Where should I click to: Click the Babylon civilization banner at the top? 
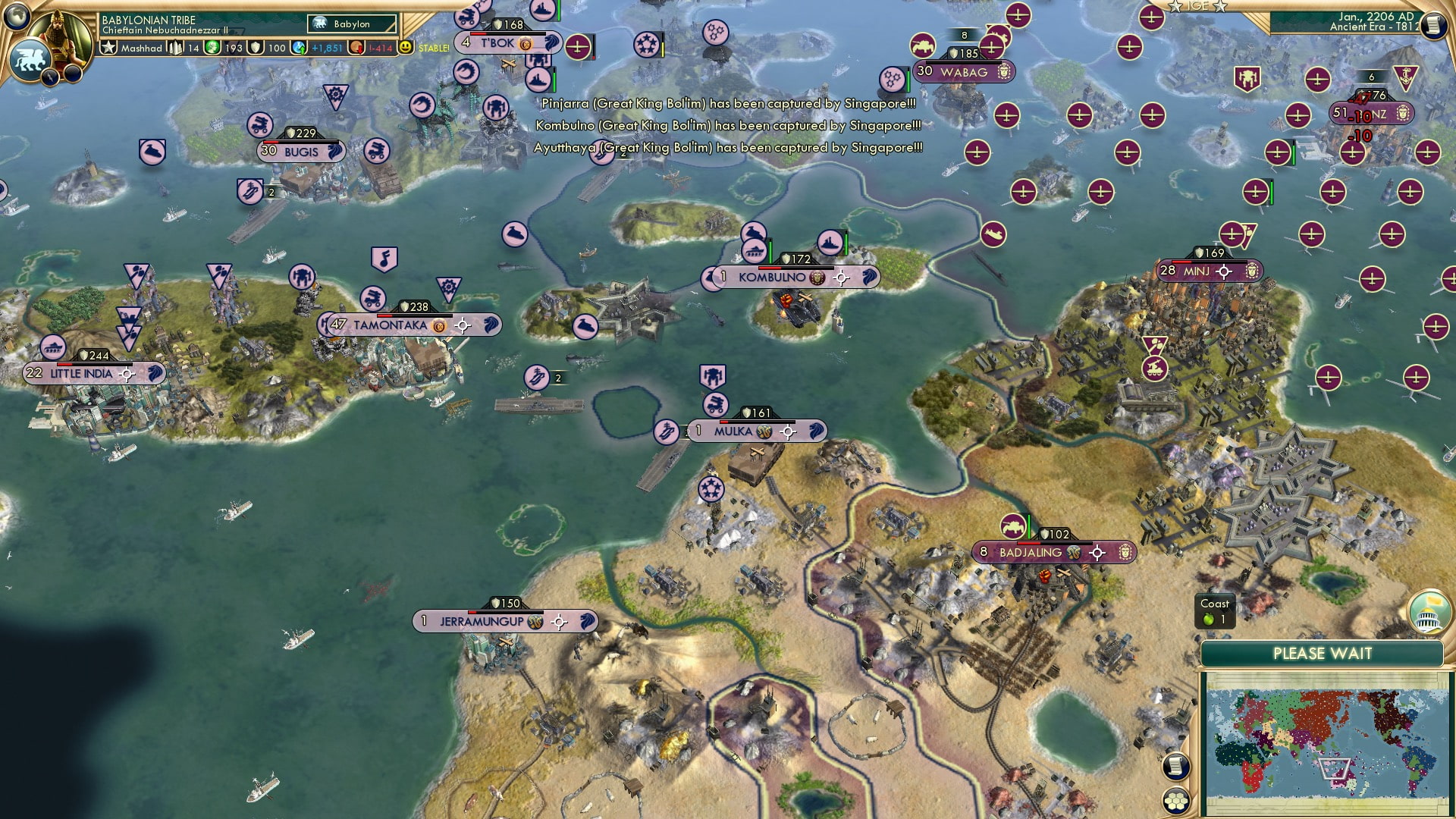pos(351,24)
